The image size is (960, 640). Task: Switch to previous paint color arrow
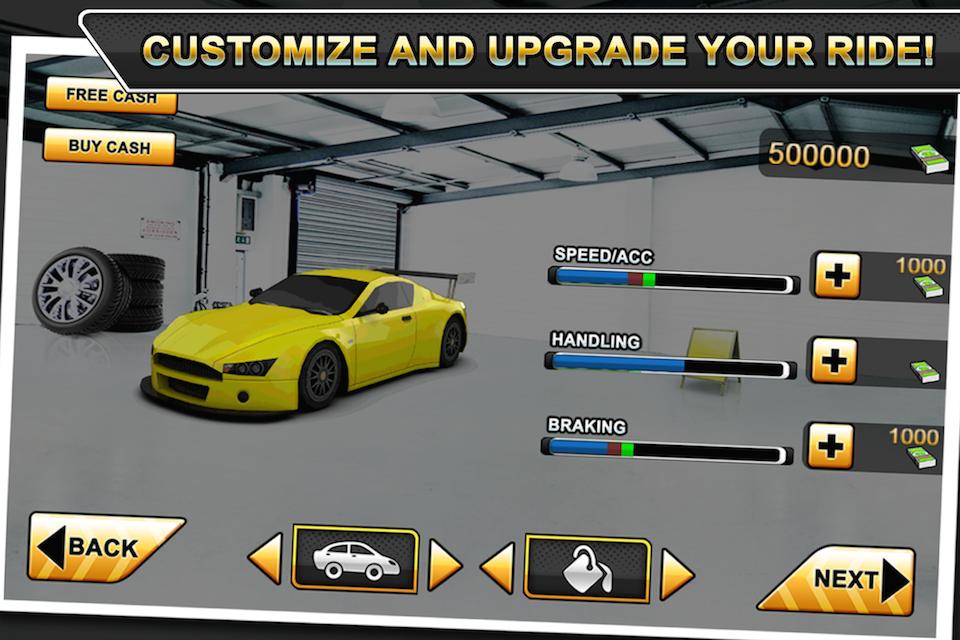pyautogui.click(x=497, y=568)
